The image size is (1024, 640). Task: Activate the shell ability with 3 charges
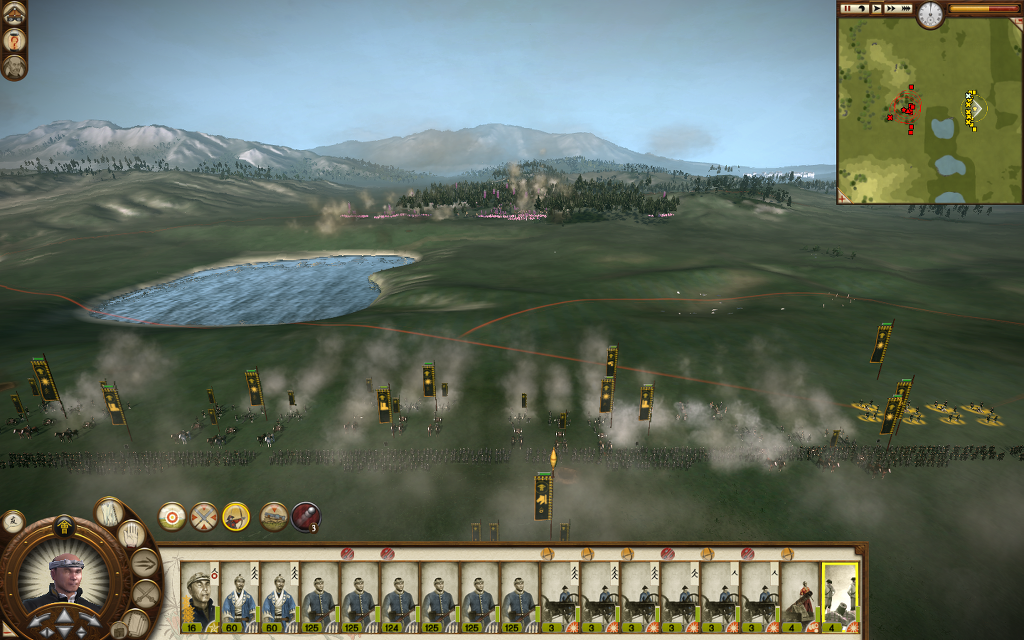point(305,517)
